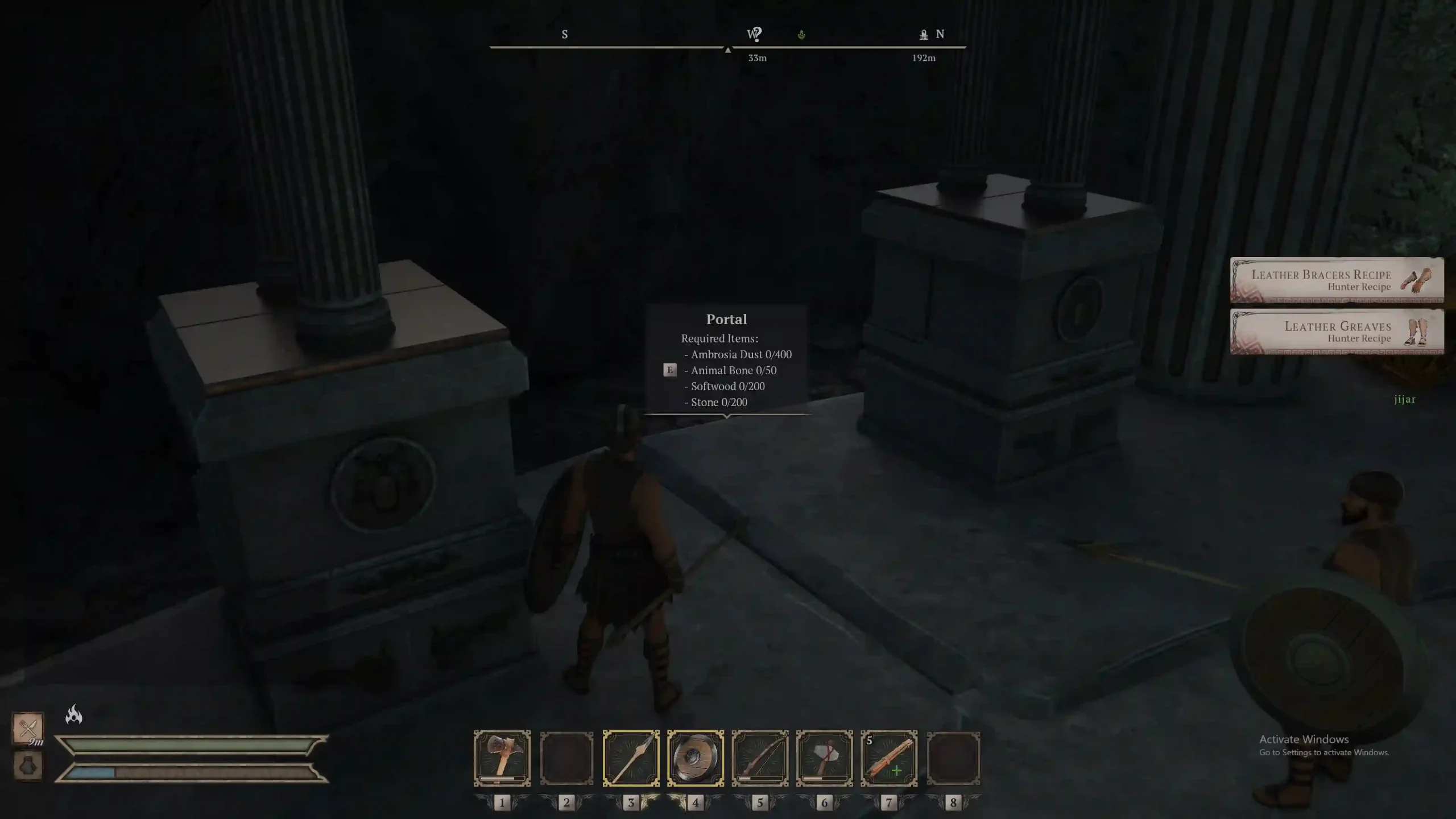
Task: Open the Leather Greaves recipe notification
Action: [1337, 332]
